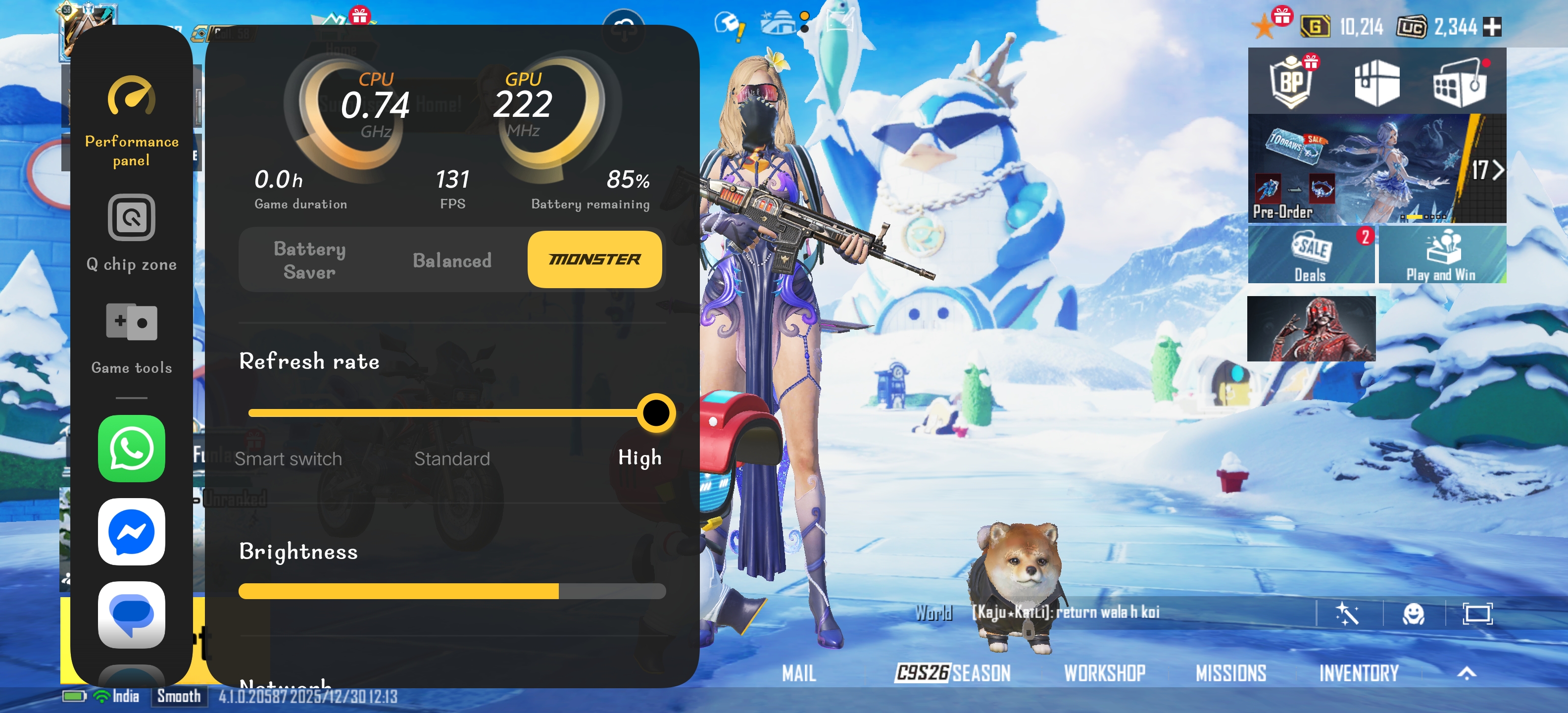Screen dimensions: 1568x713
Task: Open the BP battle pass icon
Action: click(1290, 82)
